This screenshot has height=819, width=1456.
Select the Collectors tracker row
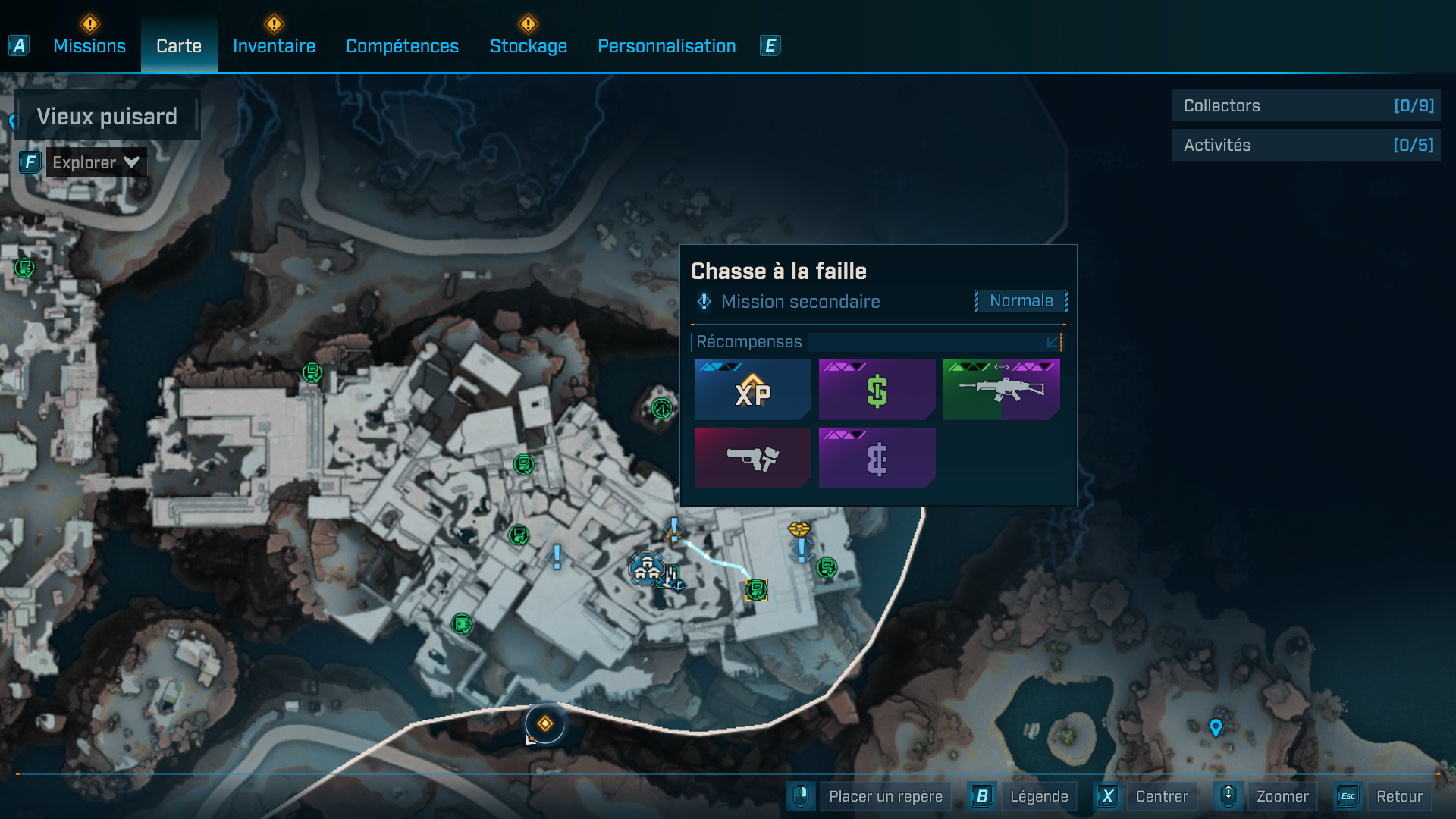1306,106
